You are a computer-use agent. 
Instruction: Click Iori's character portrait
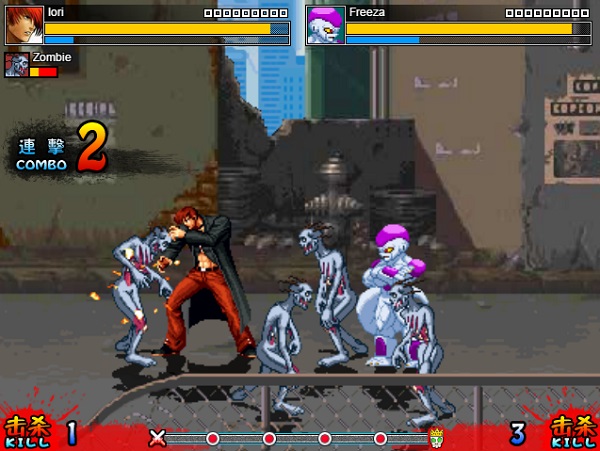[24, 24]
